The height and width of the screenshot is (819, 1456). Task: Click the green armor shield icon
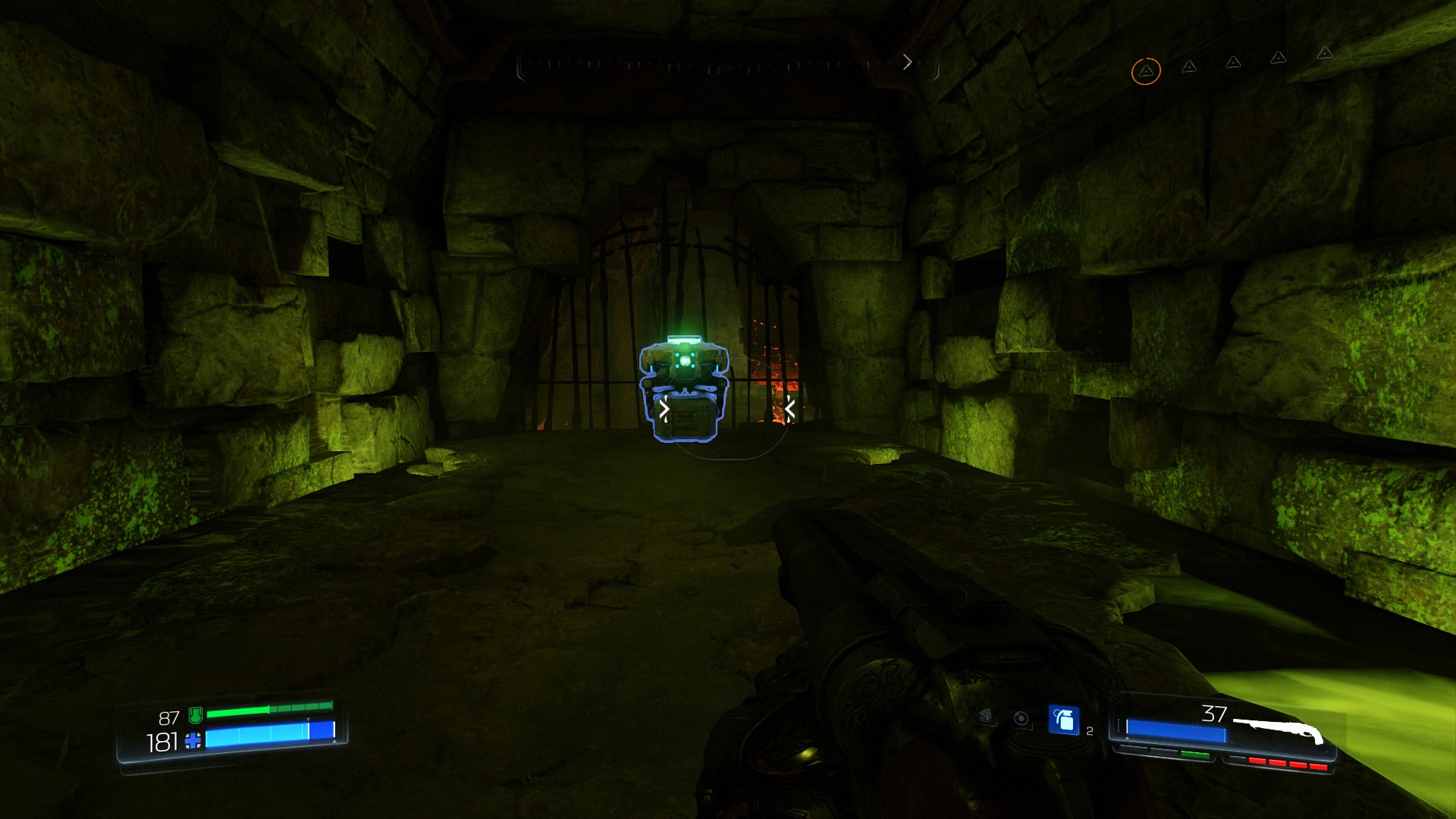tap(195, 714)
